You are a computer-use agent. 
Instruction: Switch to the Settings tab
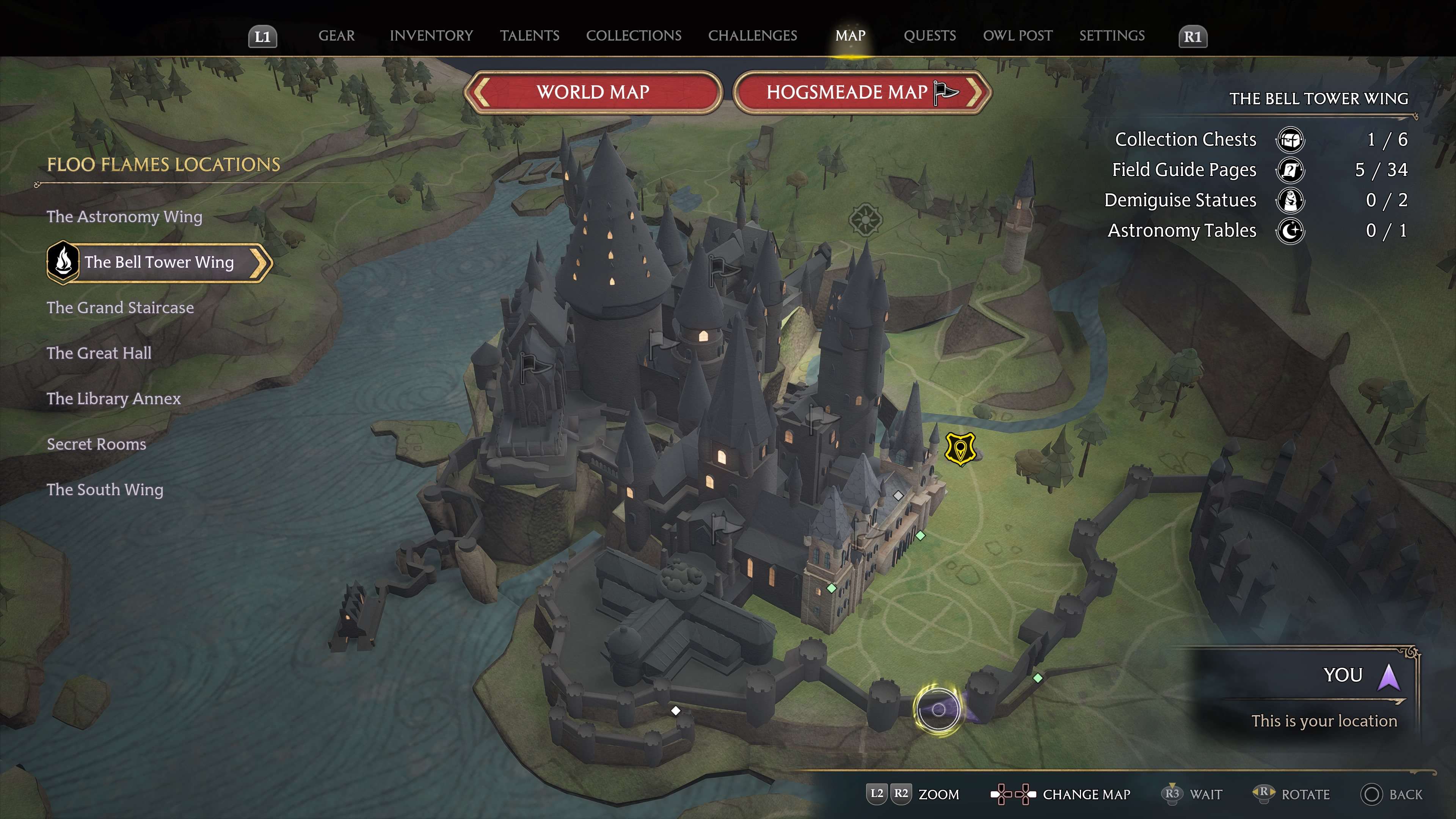(x=1112, y=36)
